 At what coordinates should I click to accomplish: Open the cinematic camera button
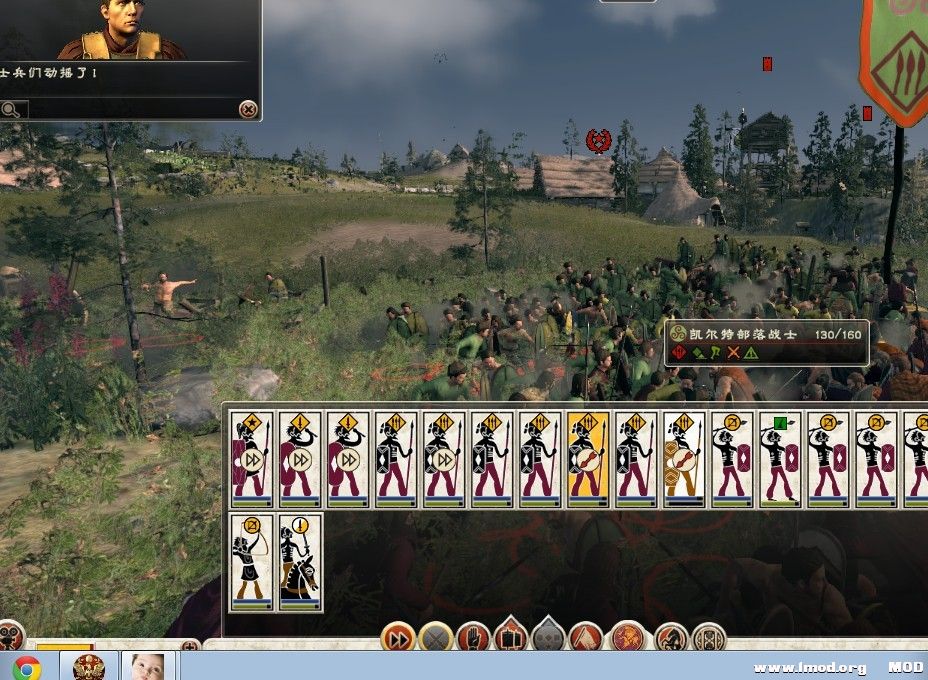[10, 636]
